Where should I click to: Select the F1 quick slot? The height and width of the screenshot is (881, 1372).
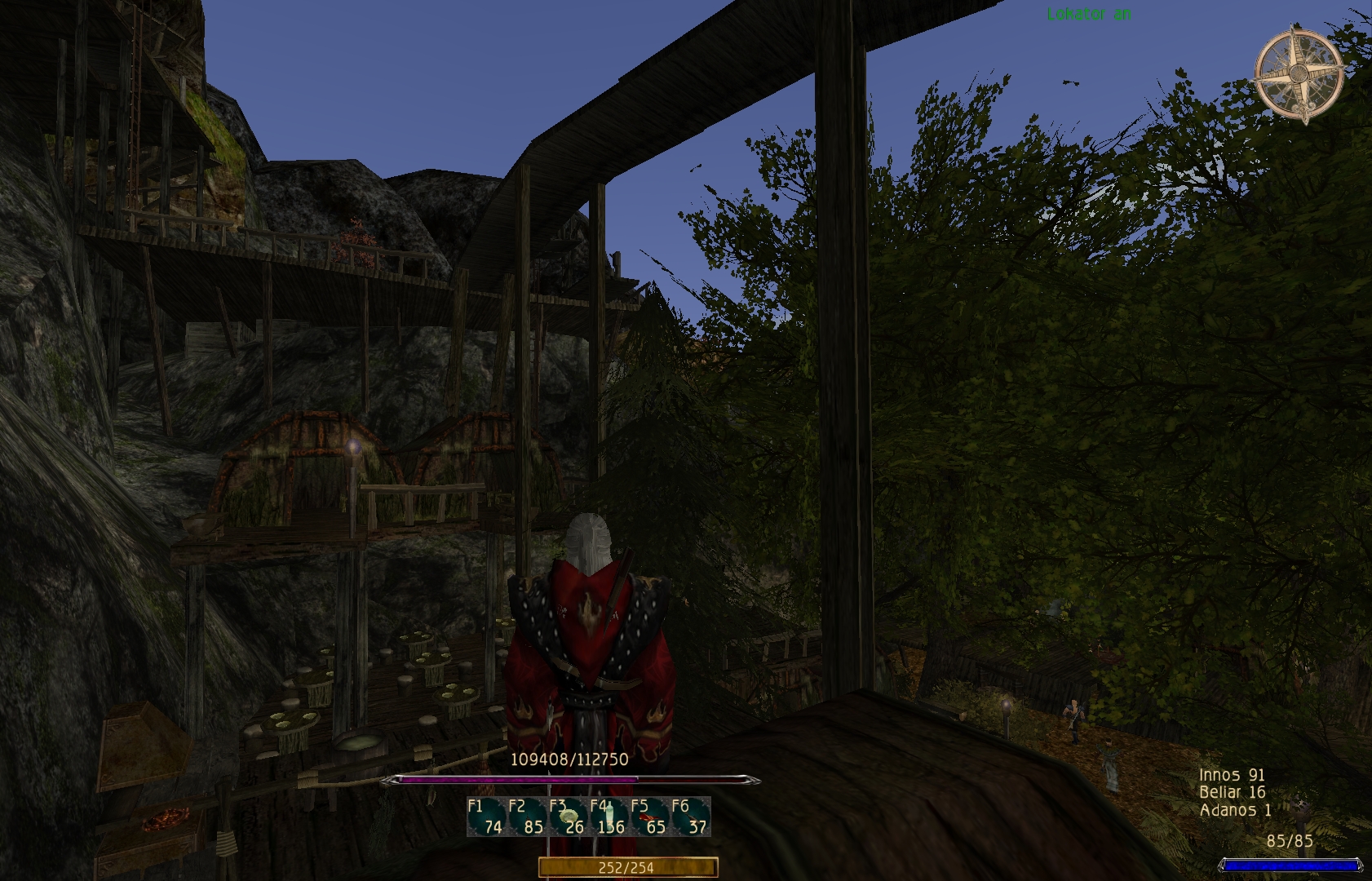487,817
